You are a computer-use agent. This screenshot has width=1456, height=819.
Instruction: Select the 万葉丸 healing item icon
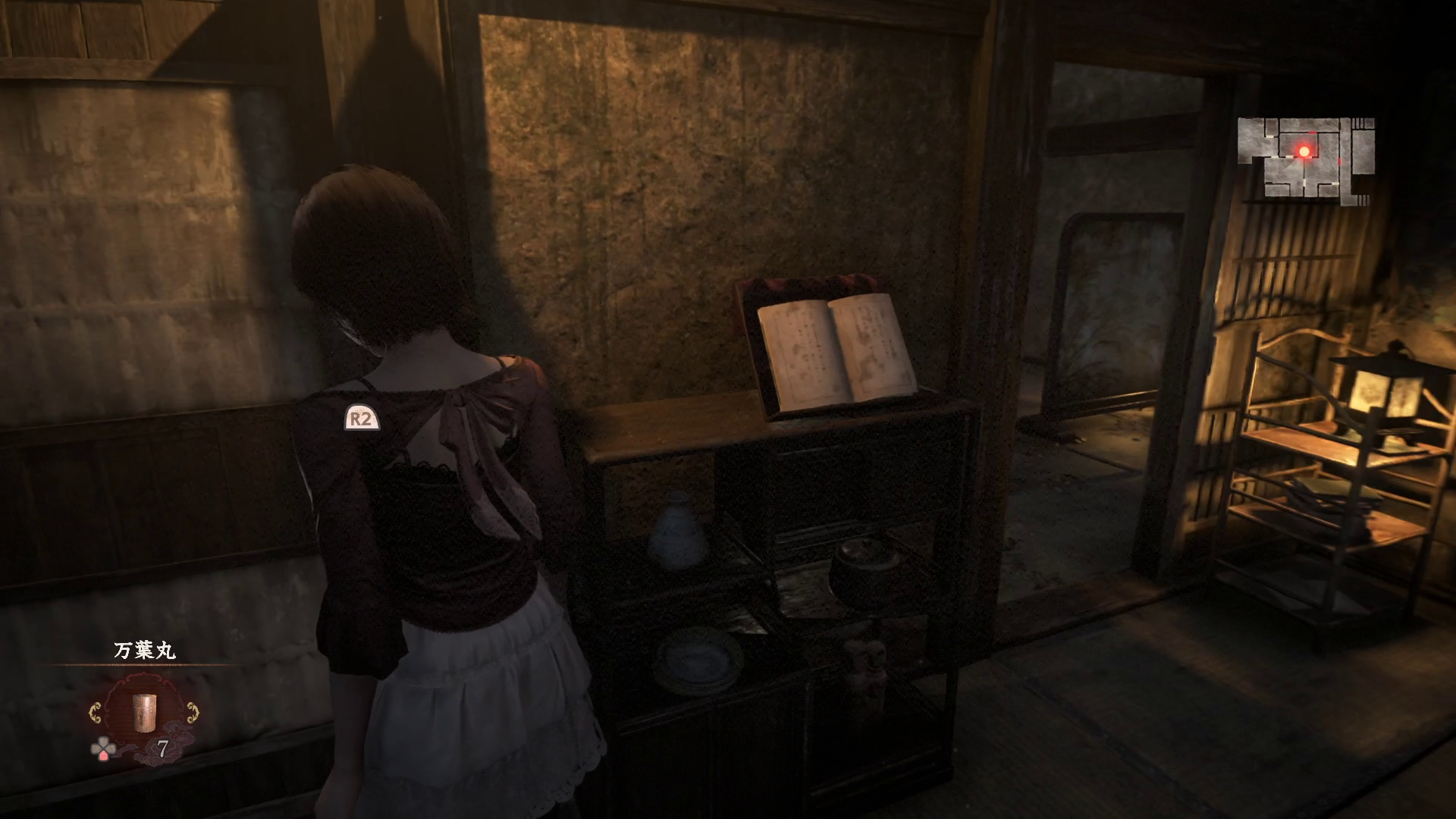click(x=143, y=712)
